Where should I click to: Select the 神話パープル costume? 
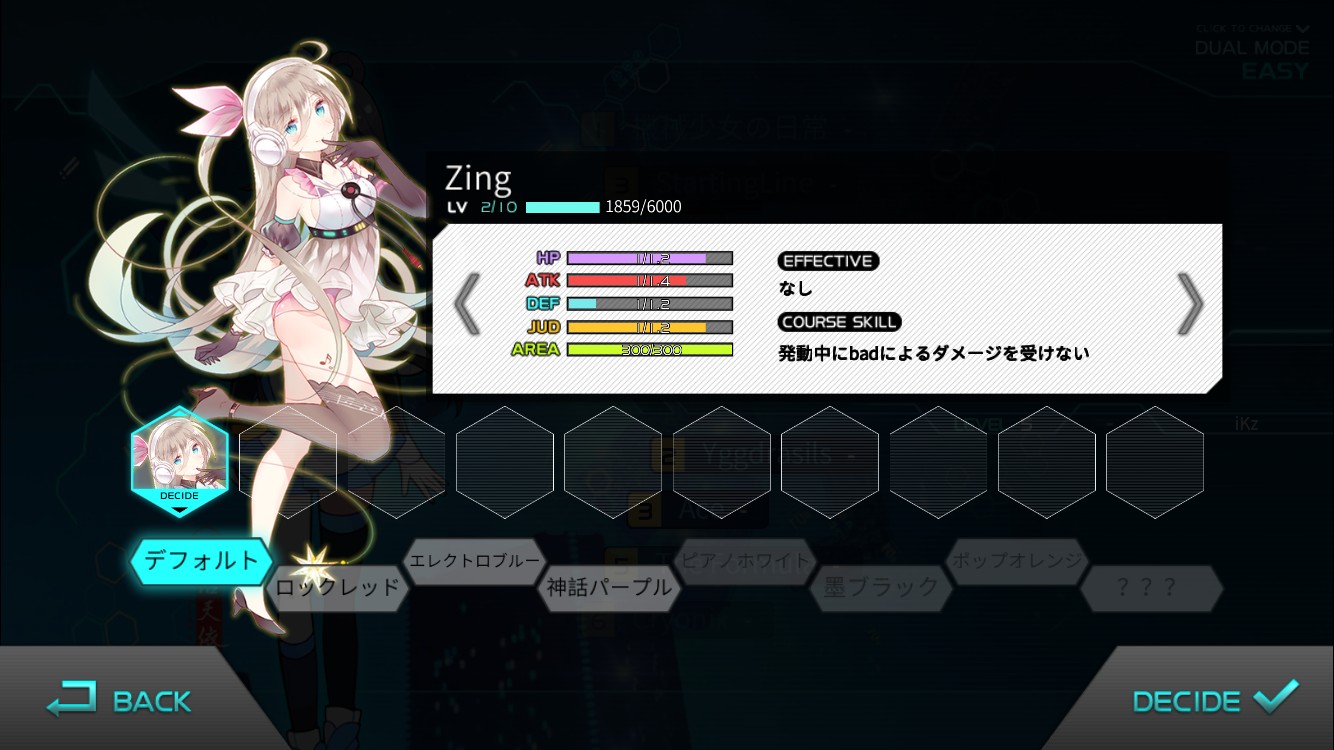(608, 590)
